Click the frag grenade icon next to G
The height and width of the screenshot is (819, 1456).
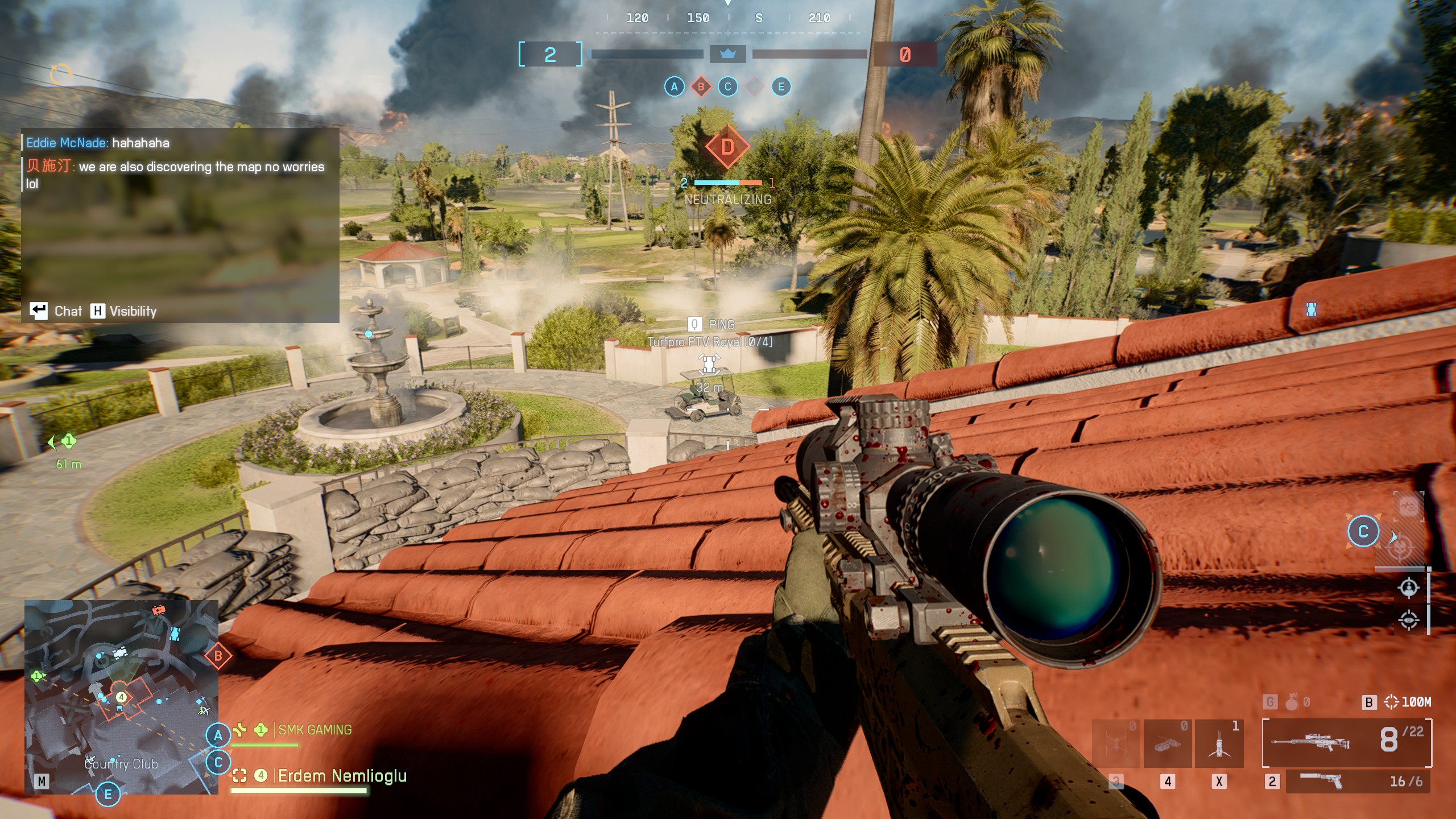coord(1292,702)
